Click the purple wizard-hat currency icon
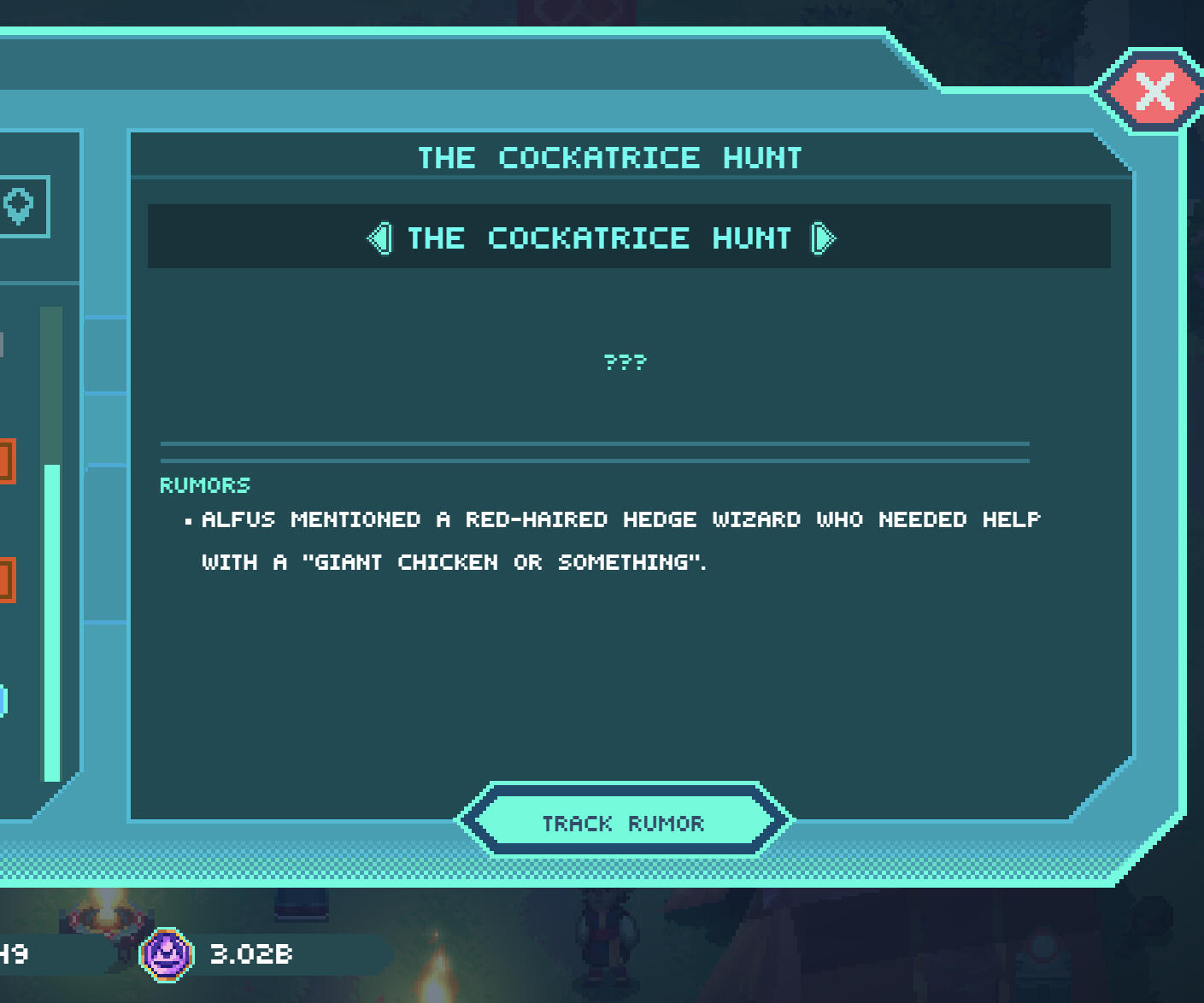 point(167,954)
